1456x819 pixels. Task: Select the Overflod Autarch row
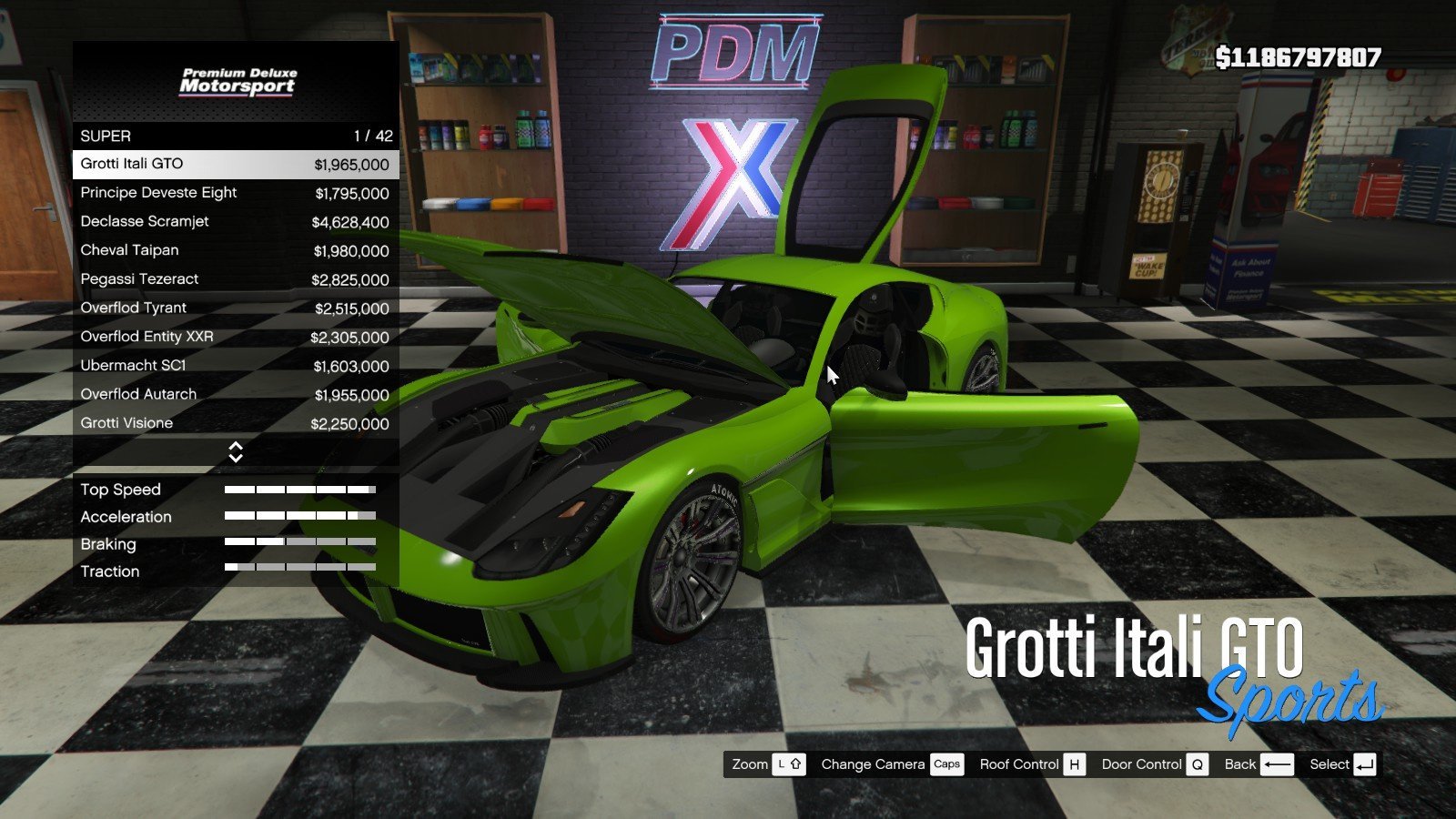tap(235, 395)
